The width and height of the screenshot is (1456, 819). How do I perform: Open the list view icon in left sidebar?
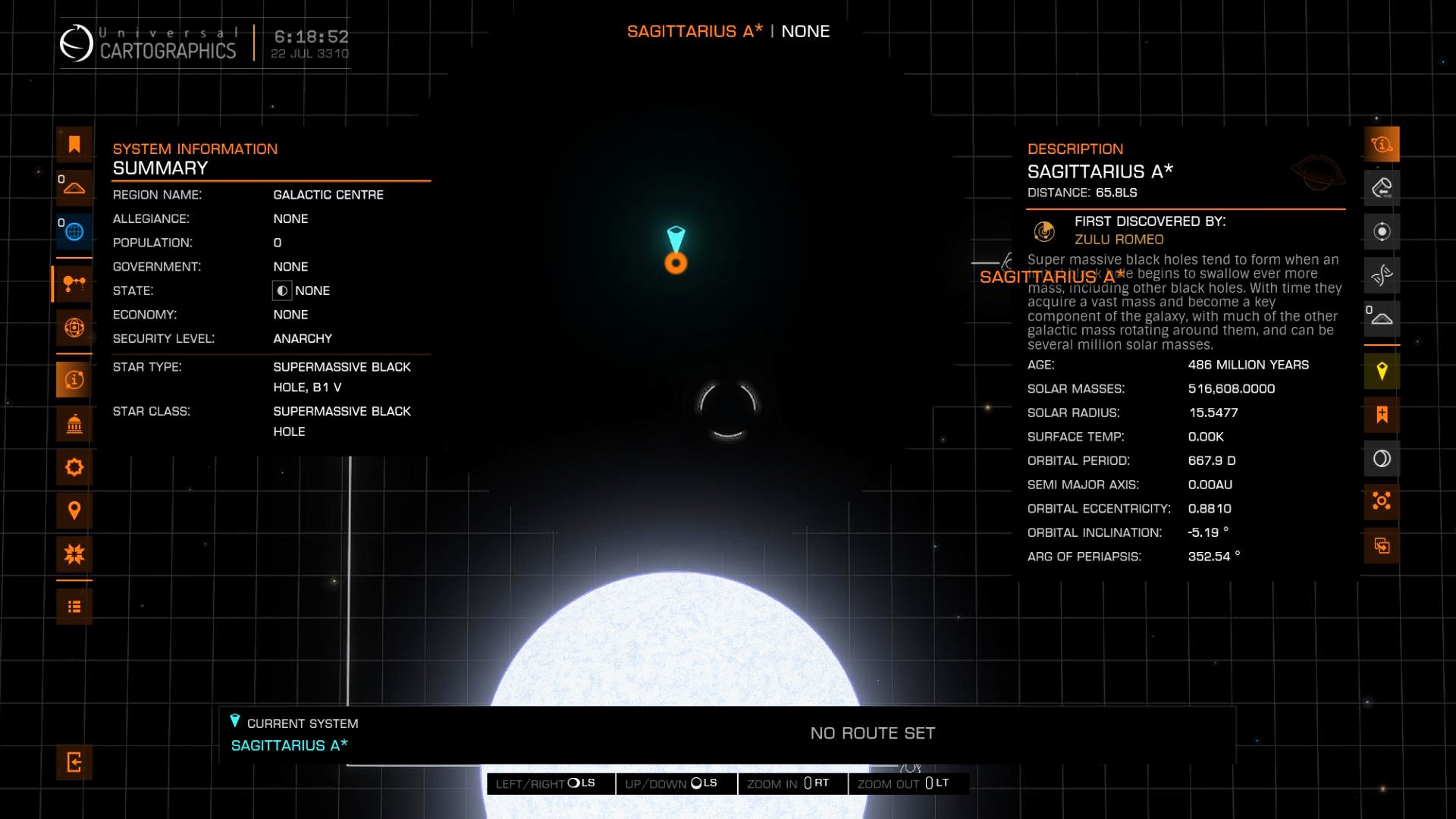coord(74,607)
